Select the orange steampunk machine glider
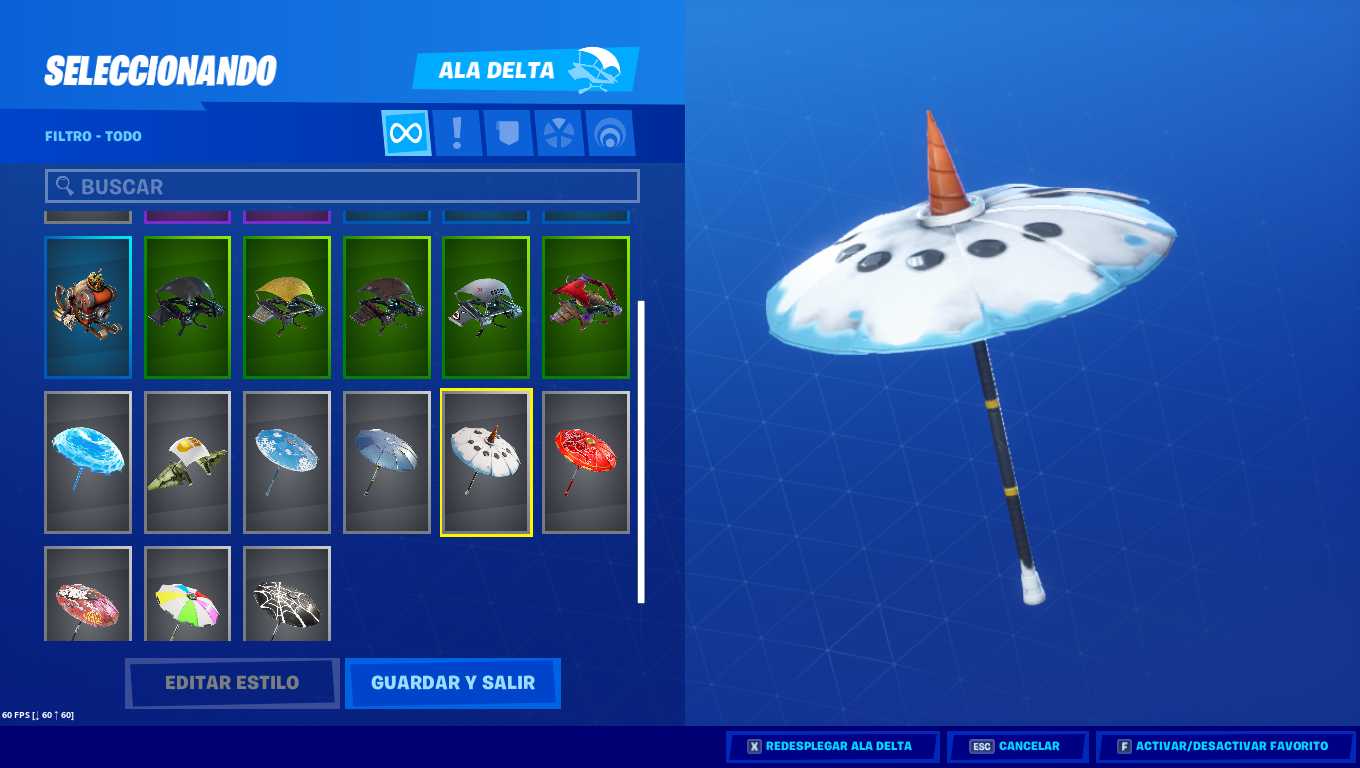The image size is (1360, 768). (x=88, y=308)
